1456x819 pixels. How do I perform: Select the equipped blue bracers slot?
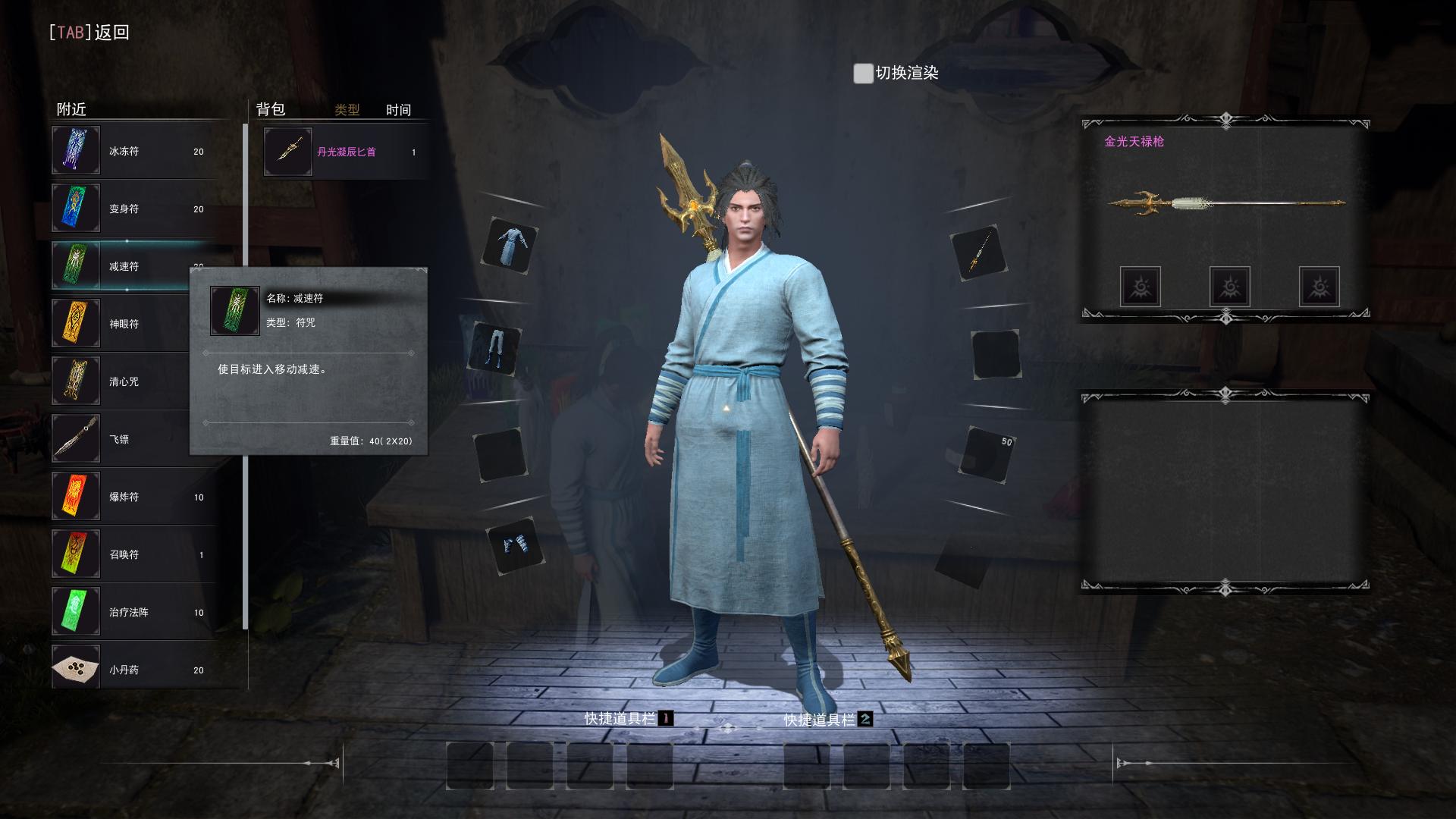click(x=516, y=544)
